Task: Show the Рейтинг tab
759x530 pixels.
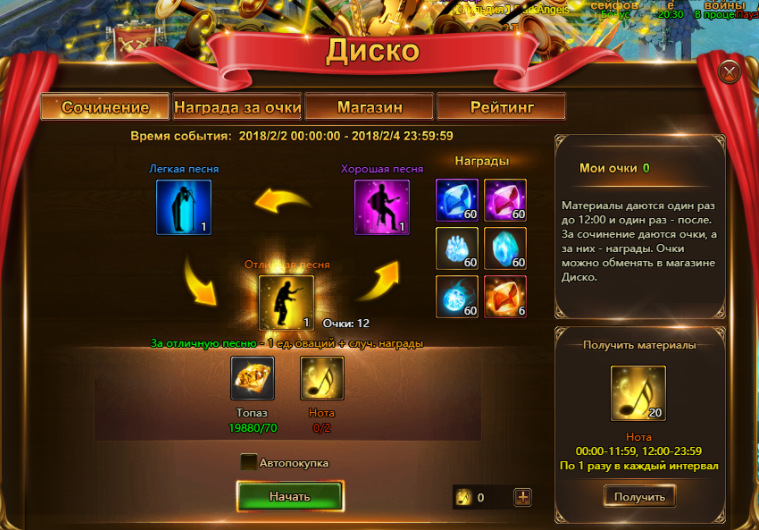Action: tap(501, 107)
